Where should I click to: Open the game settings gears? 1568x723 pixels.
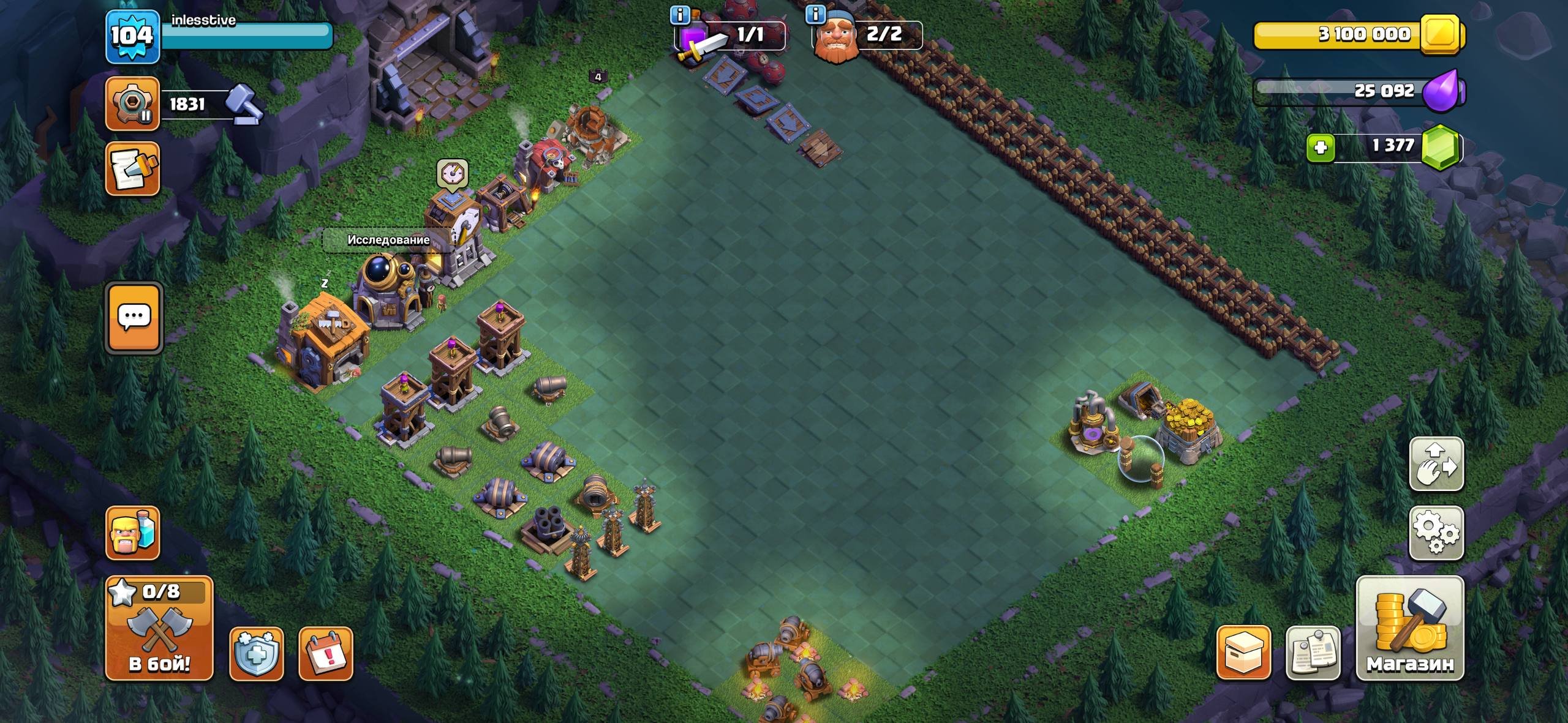click(x=1436, y=533)
